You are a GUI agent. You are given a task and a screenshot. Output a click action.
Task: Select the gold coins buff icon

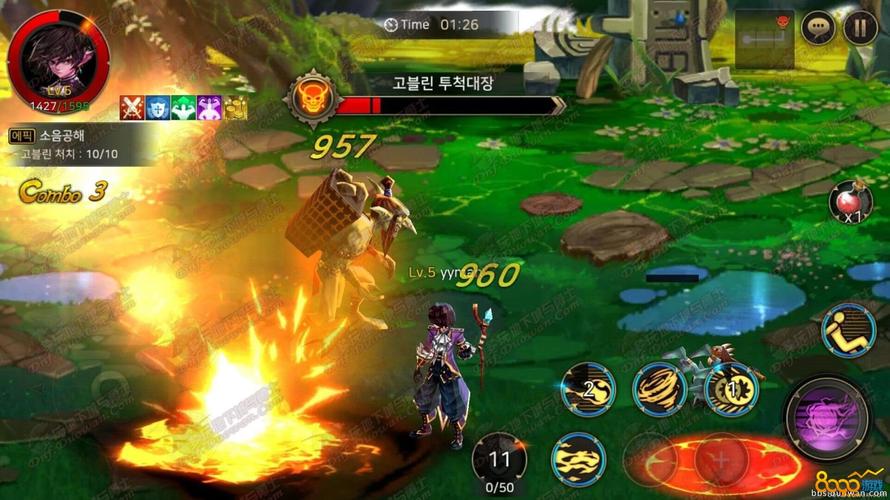coord(235,107)
